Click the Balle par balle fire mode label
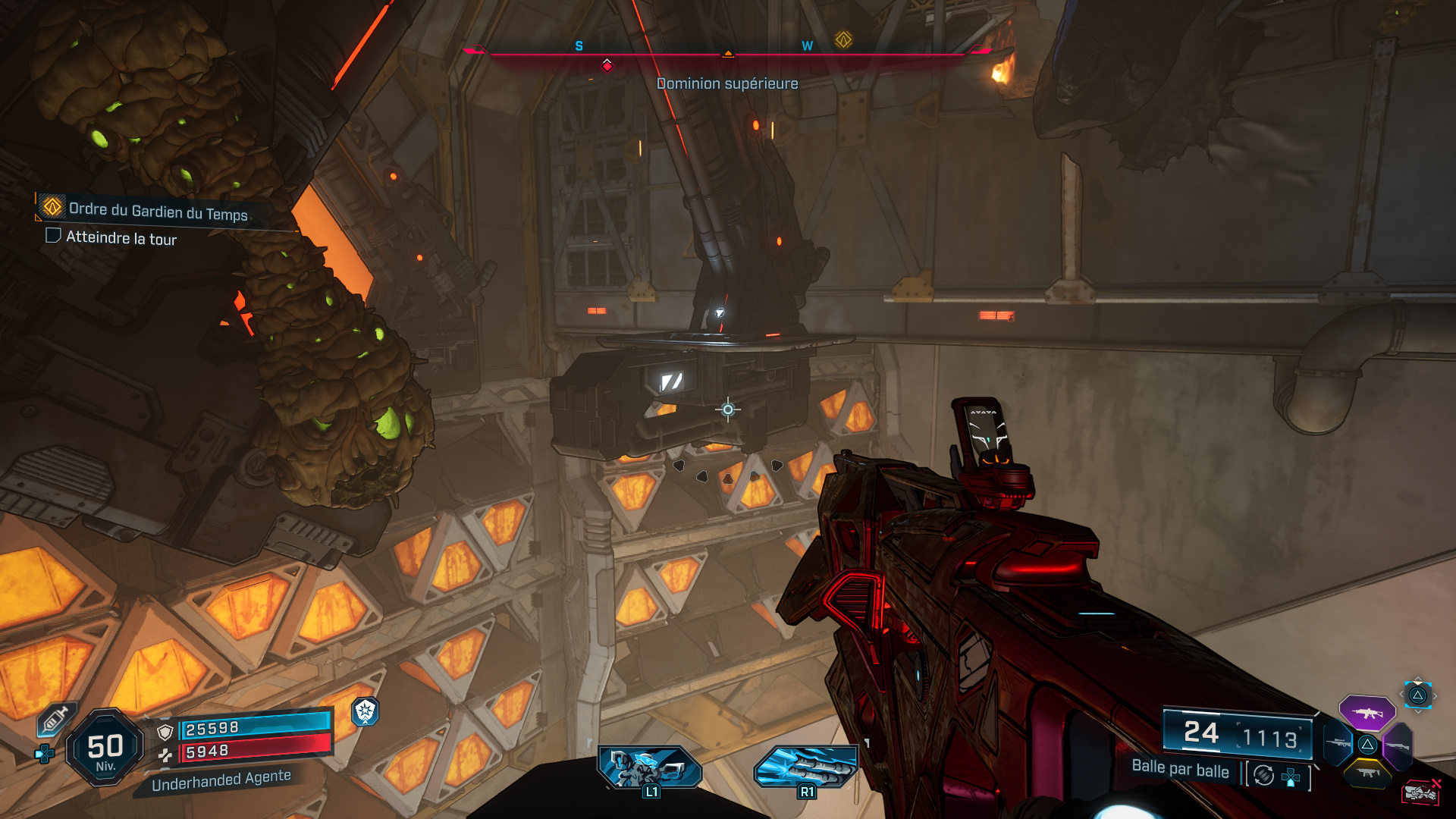Viewport: 1456px width, 819px height. pos(1181,770)
